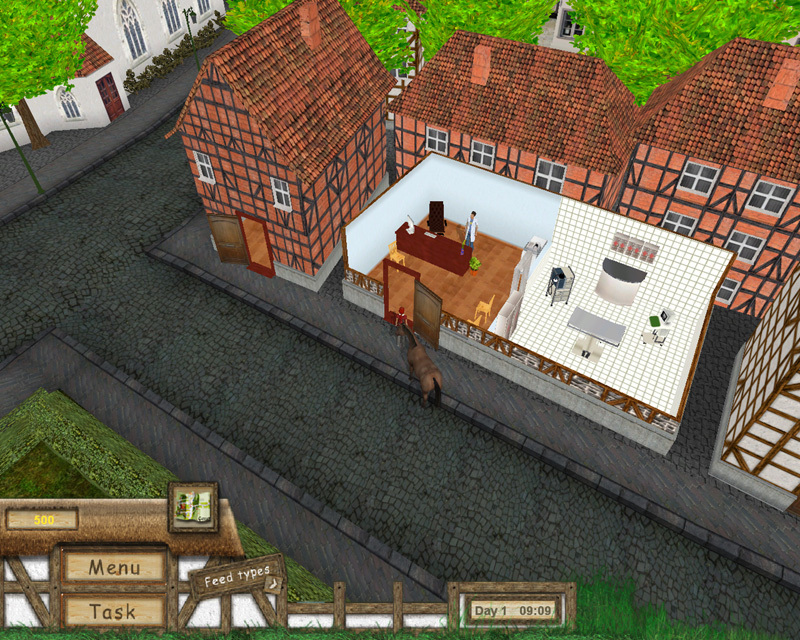800x640 pixels.
Task: Open the Feed types sign
Action: (237, 578)
